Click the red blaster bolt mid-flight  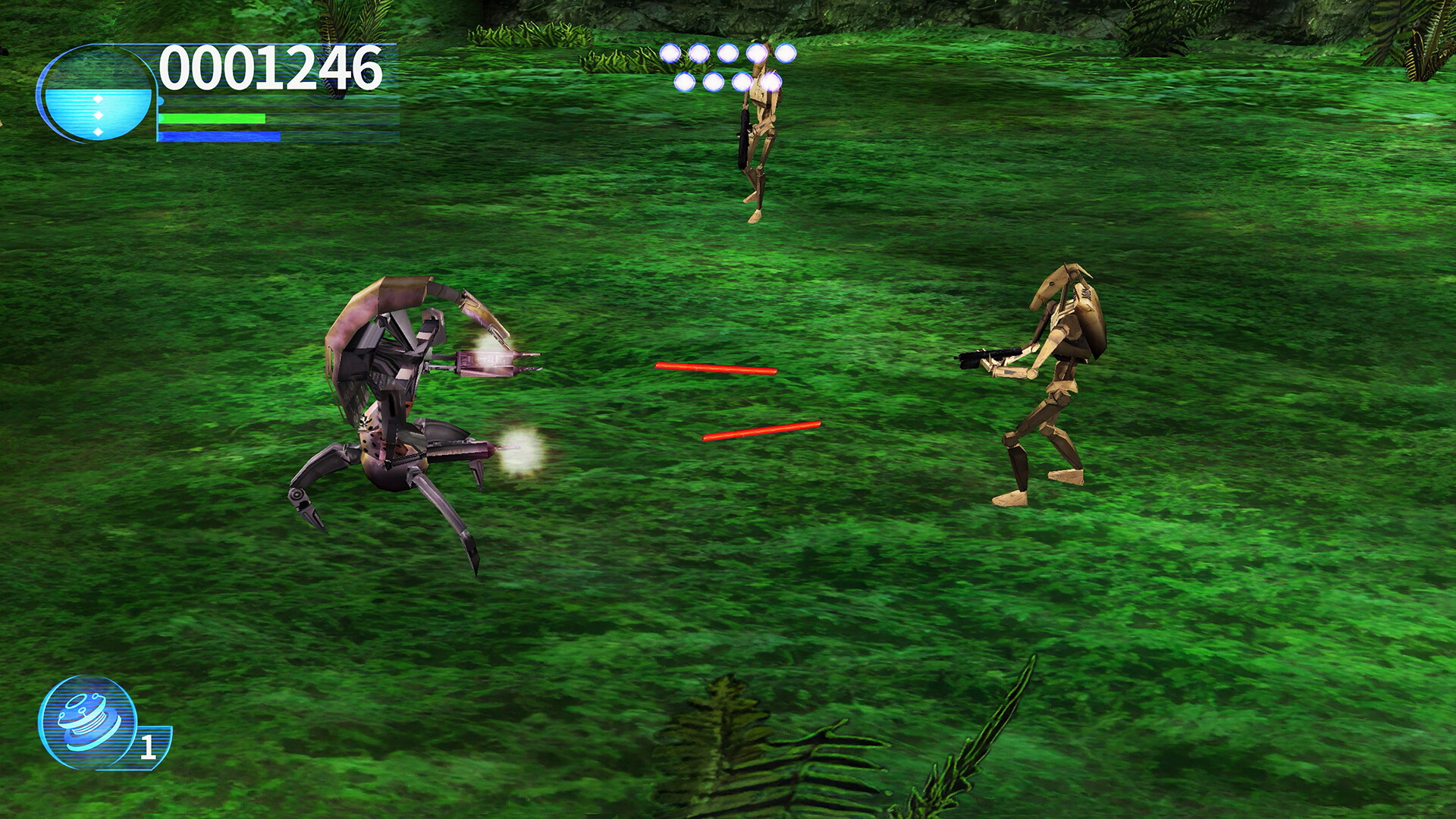pos(717,370)
